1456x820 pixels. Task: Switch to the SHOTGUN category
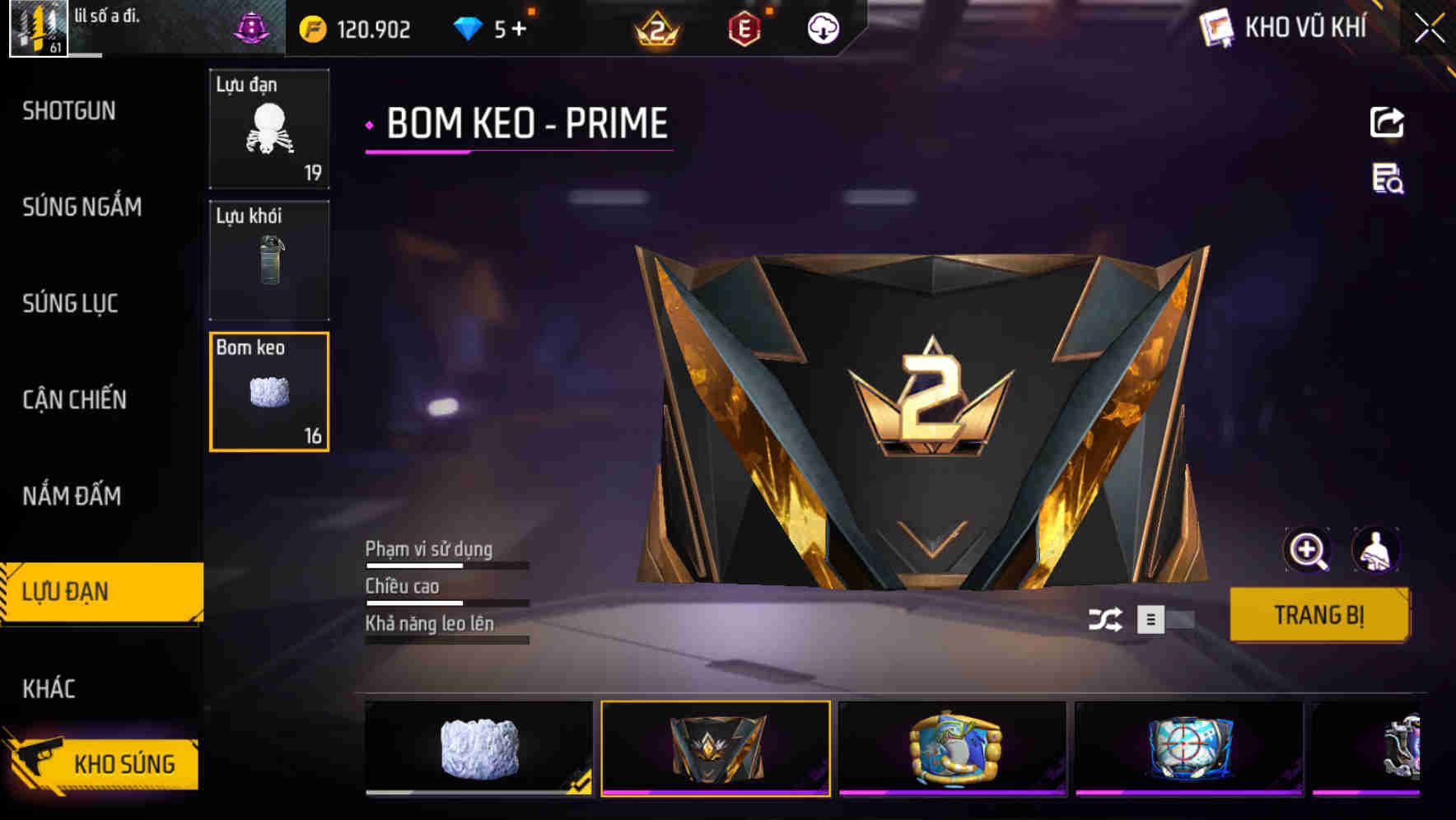(x=69, y=110)
